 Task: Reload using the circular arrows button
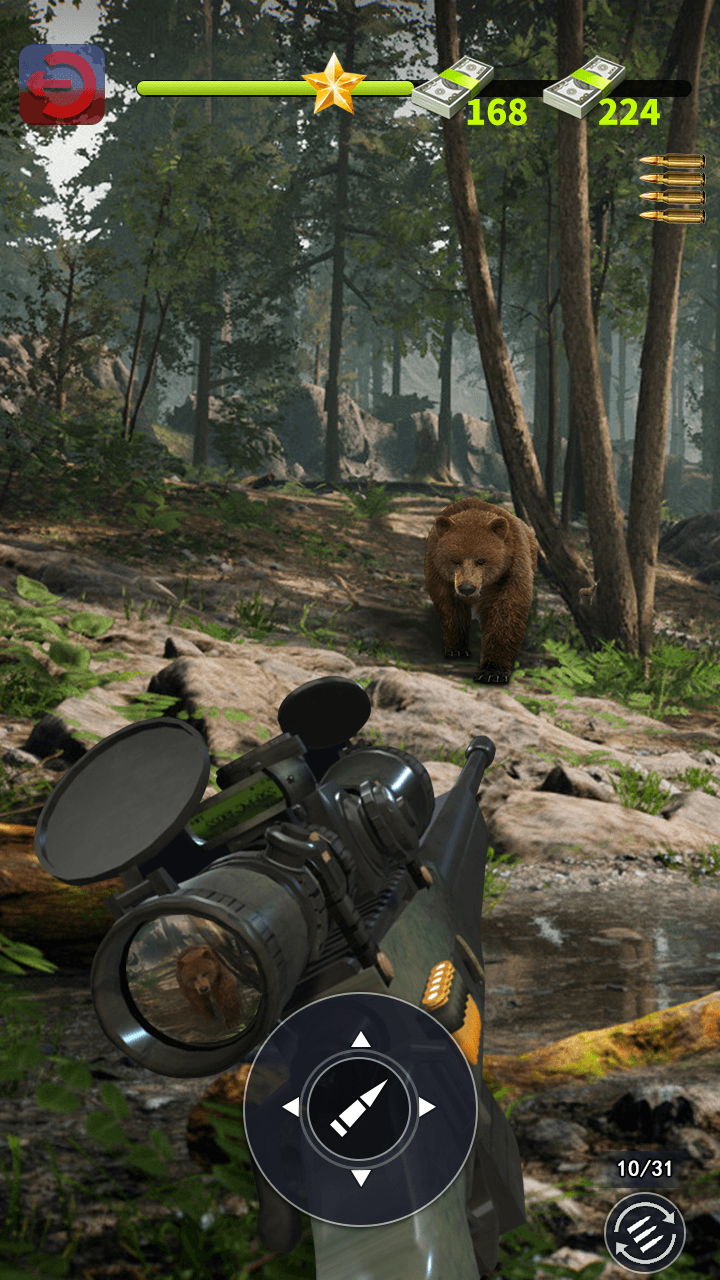645,1231
